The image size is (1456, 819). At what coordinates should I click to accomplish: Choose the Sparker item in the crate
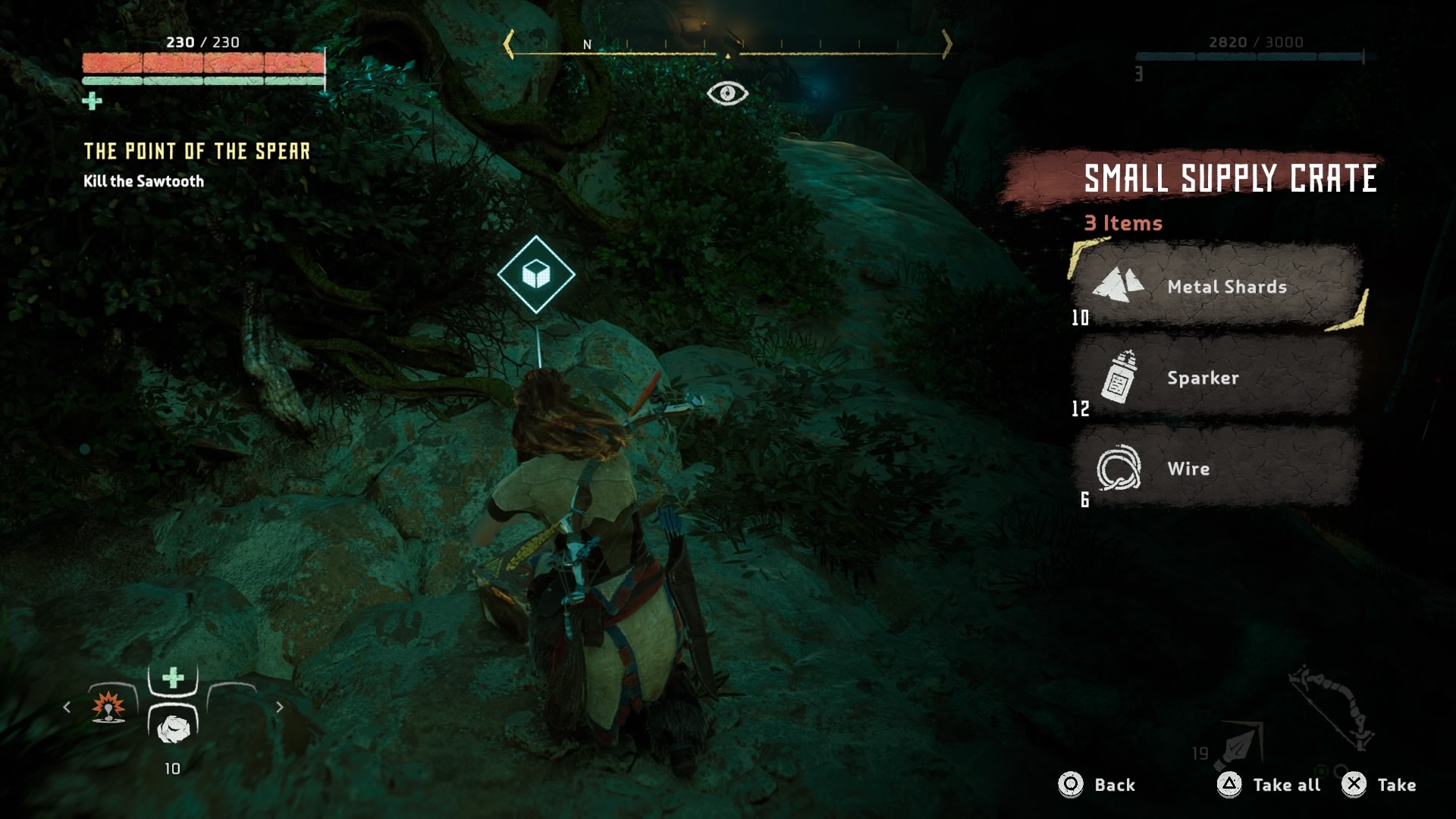[1216, 378]
